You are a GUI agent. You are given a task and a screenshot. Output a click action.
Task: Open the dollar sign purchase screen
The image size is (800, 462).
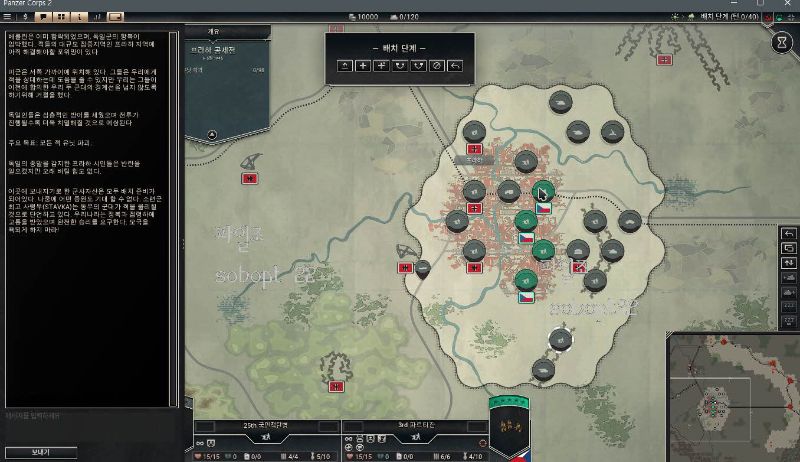27,17
